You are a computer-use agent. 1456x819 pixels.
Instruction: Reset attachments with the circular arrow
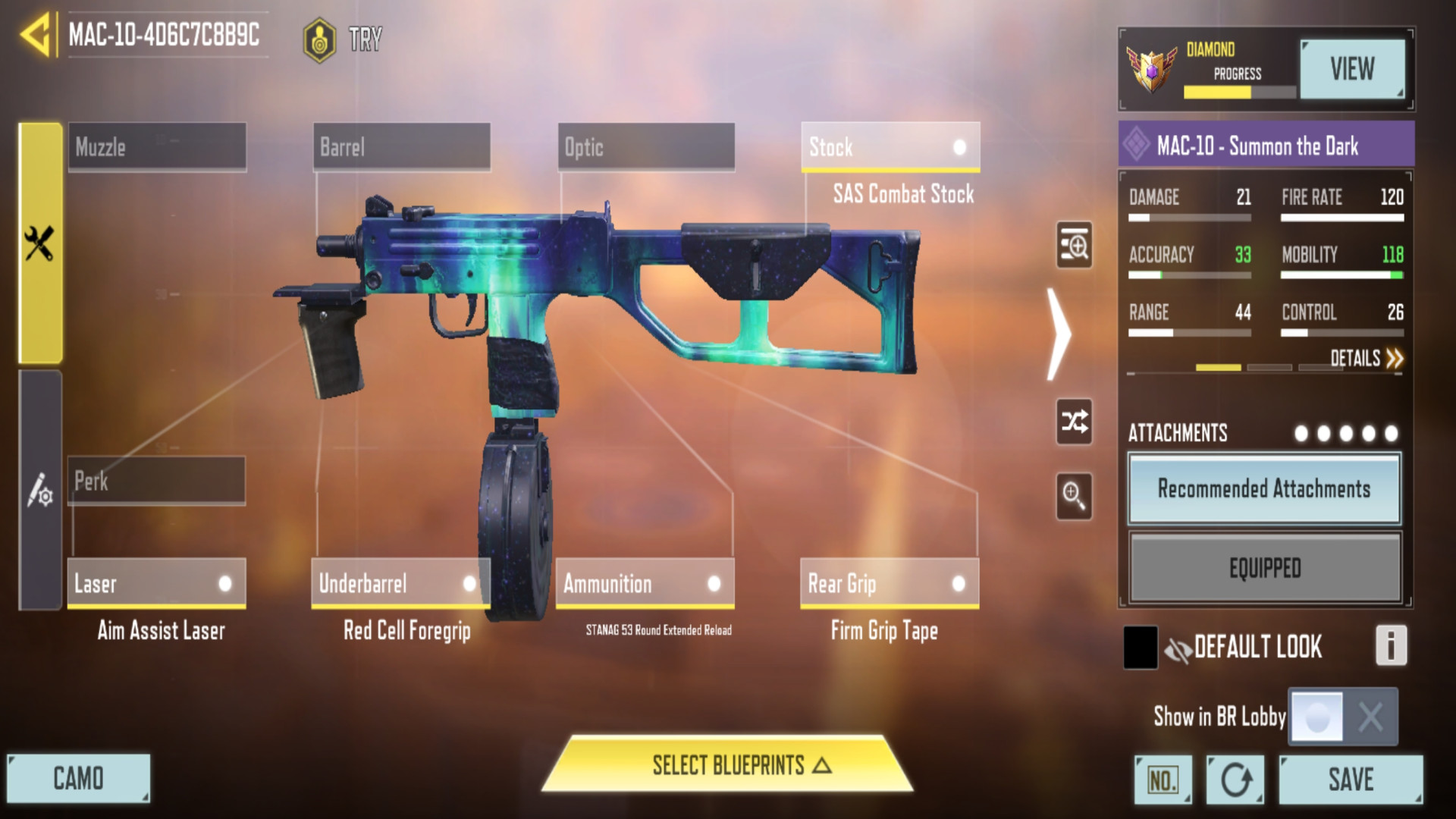pyautogui.click(x=1235, y=779)
